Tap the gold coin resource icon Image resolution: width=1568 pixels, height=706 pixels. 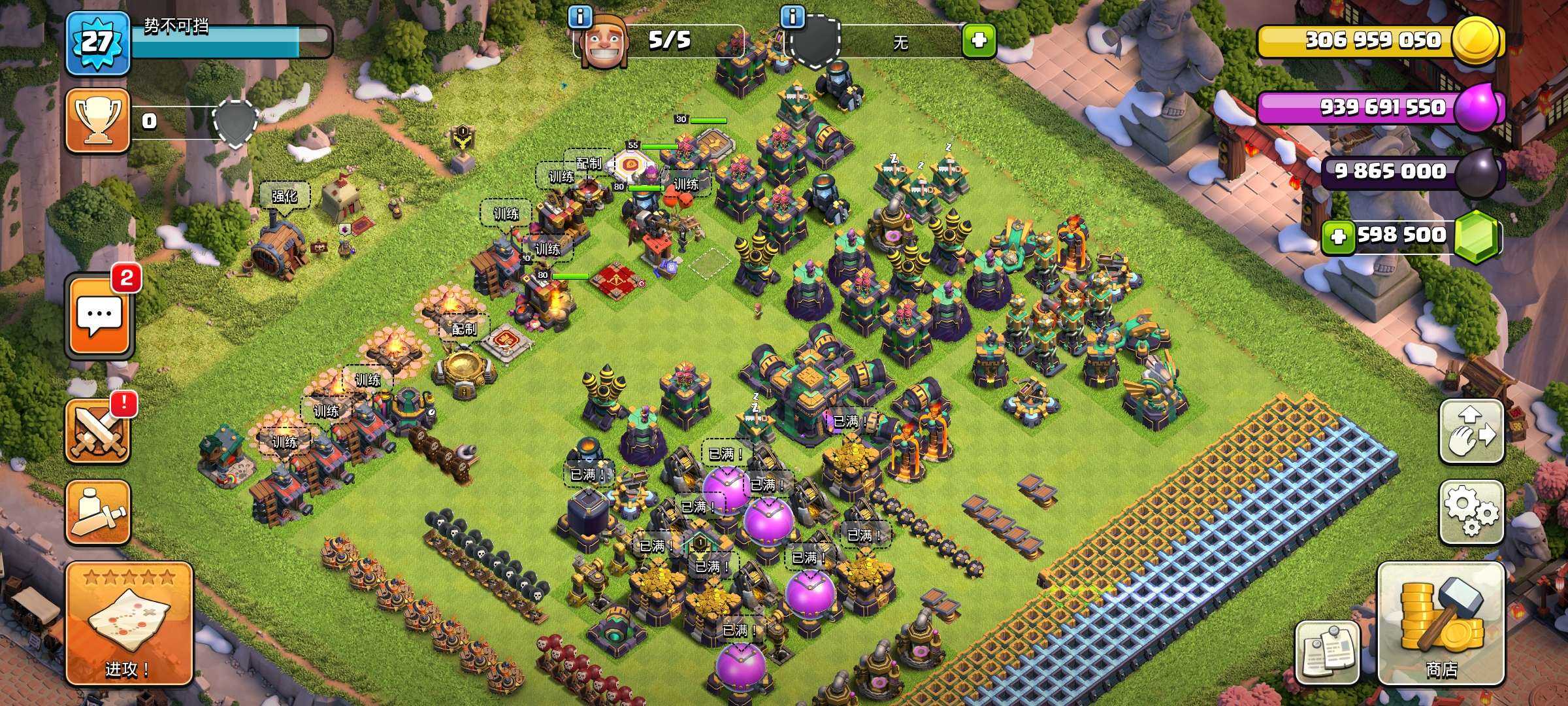click(x=1476, y=40)
